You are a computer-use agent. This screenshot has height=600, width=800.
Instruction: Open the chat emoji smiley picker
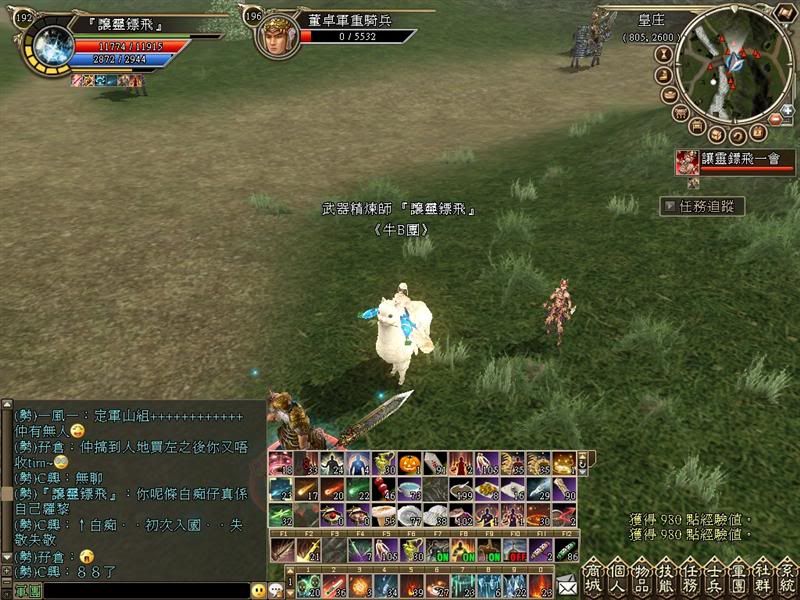click(x=259, y=591)
